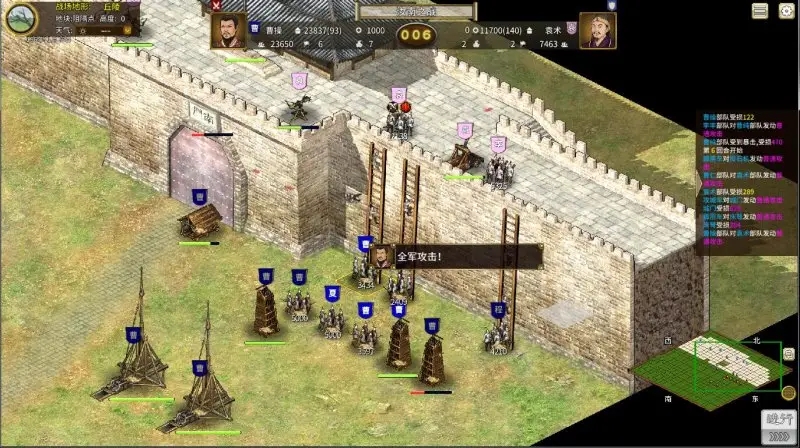
Task: Open the list menu button
Action: click(761, 10)
